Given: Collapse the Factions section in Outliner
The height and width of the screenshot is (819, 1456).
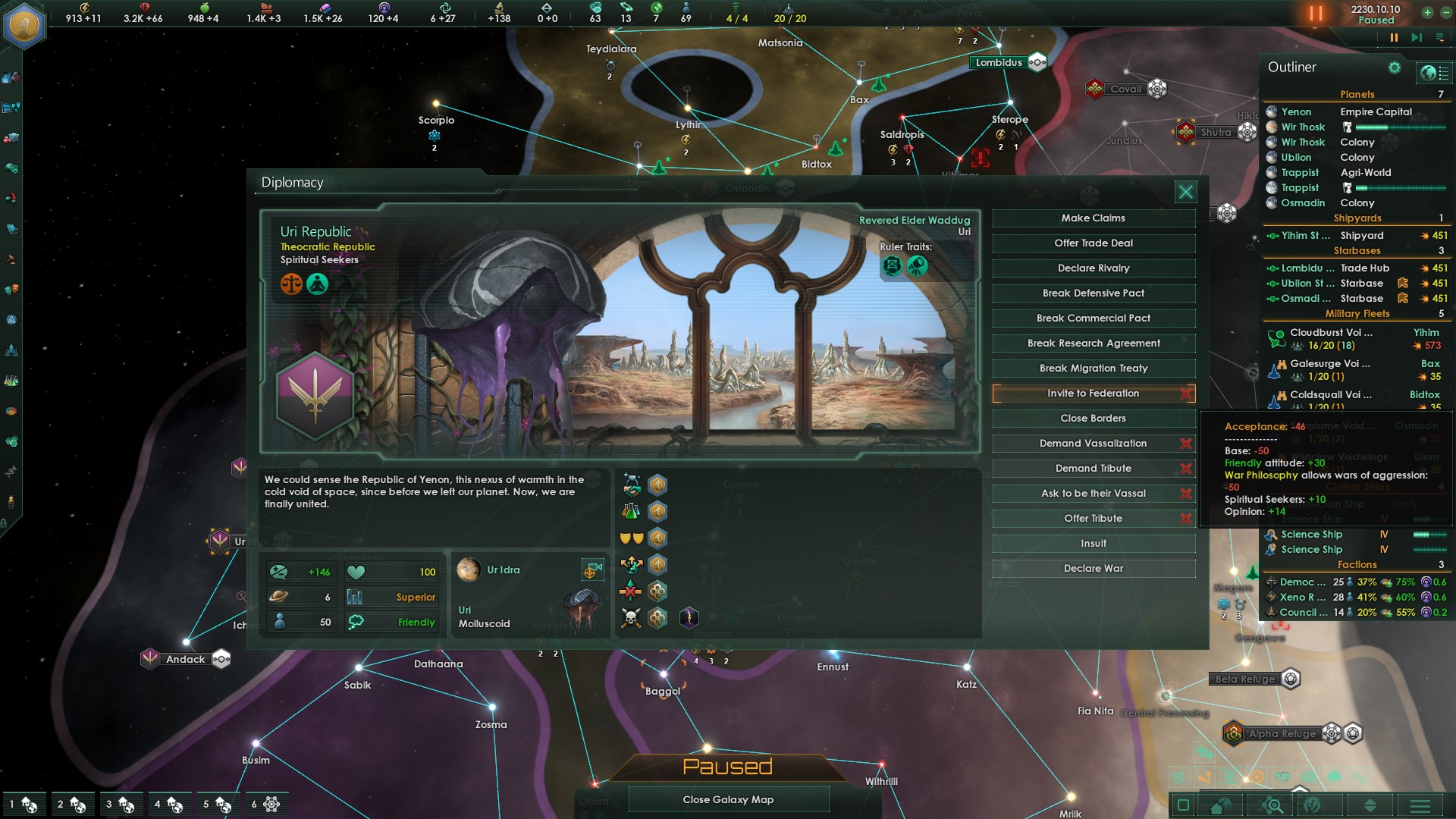Looking at the screenshot, I should [1357, 564].
